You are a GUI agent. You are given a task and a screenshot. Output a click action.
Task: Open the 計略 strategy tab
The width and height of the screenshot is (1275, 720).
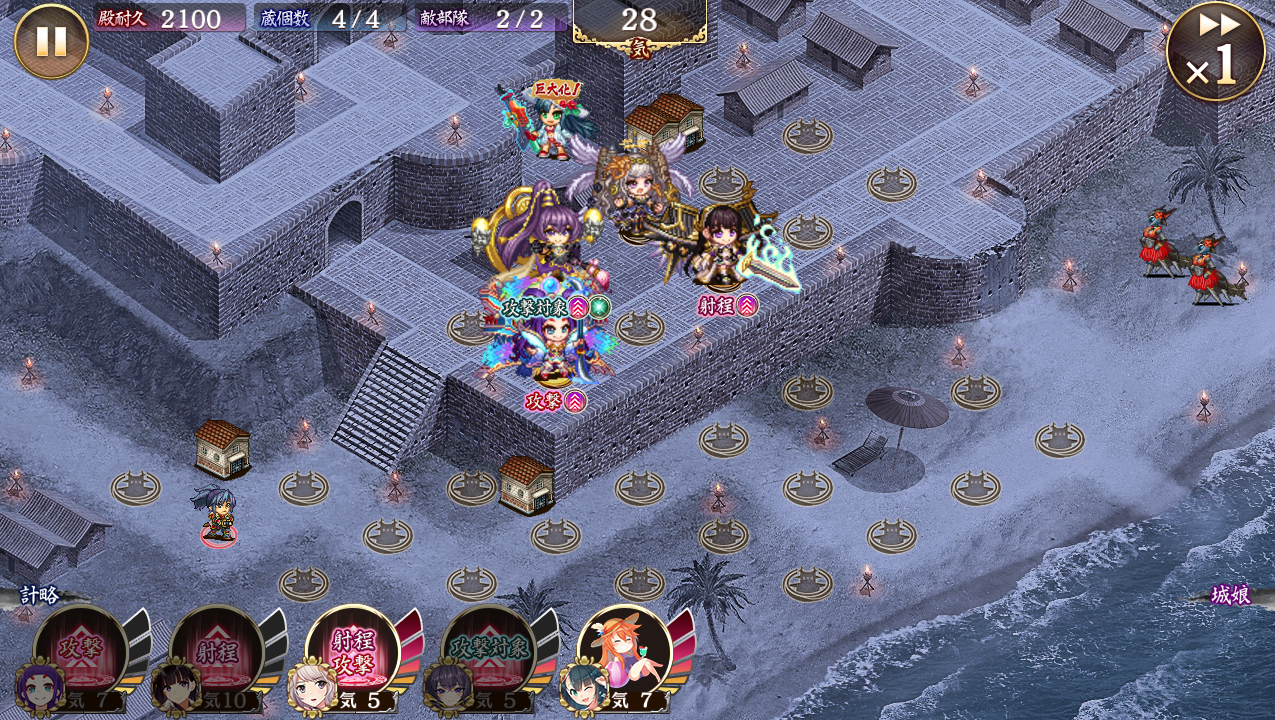pos(40,595)
